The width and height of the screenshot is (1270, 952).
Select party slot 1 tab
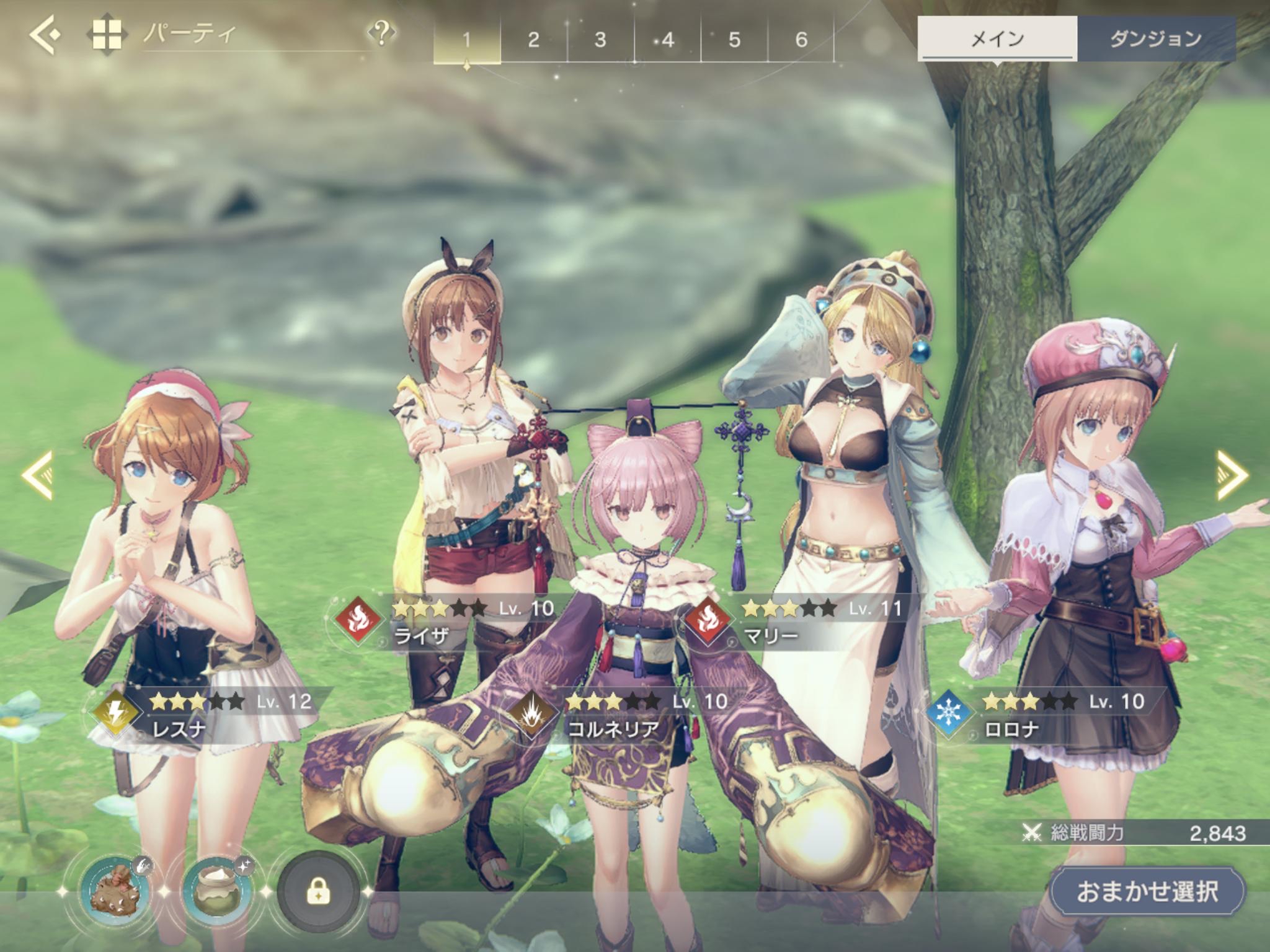click(x=466, y=40)
